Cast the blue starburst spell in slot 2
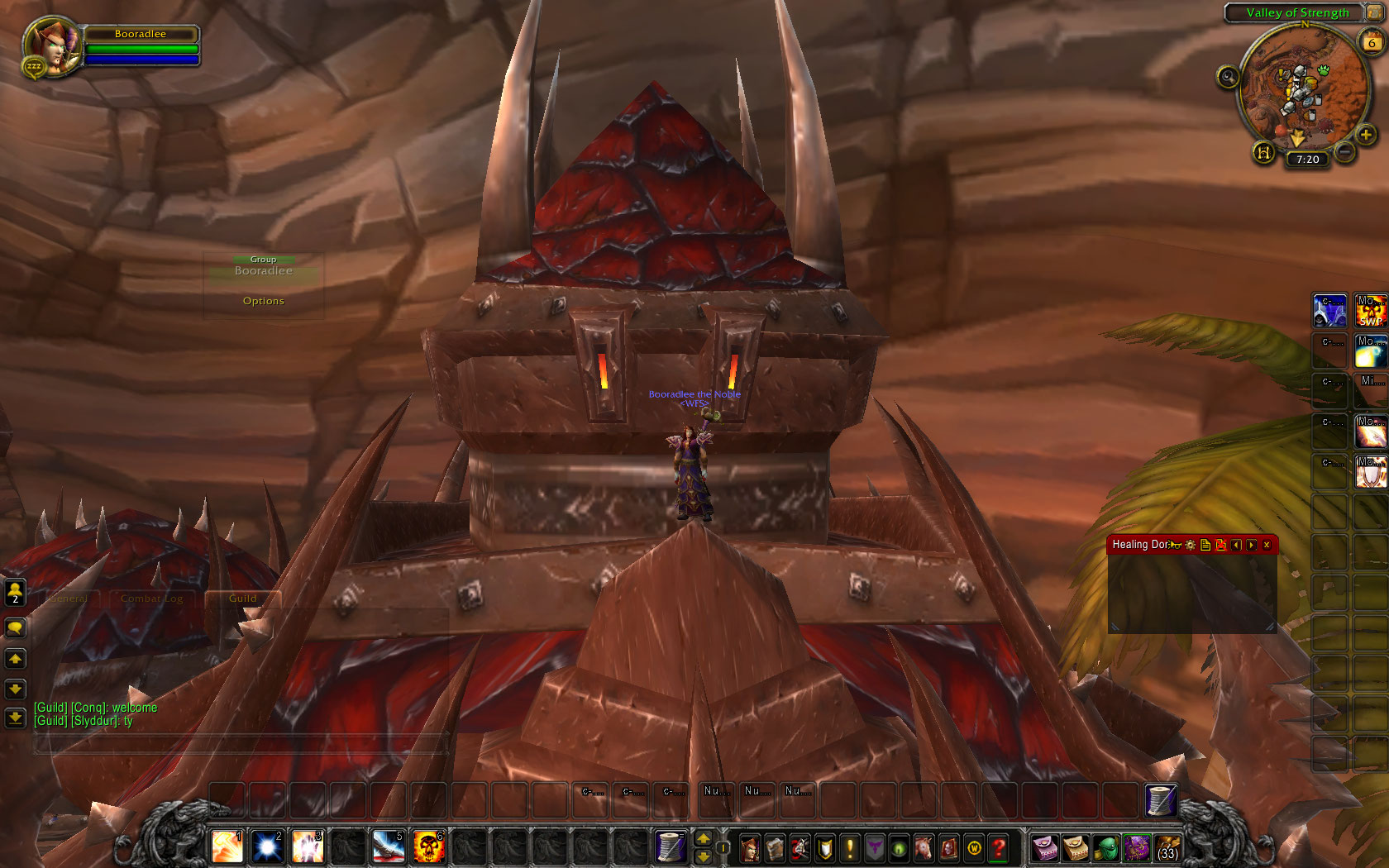1389x868 pixels. [x=267, y=847]
